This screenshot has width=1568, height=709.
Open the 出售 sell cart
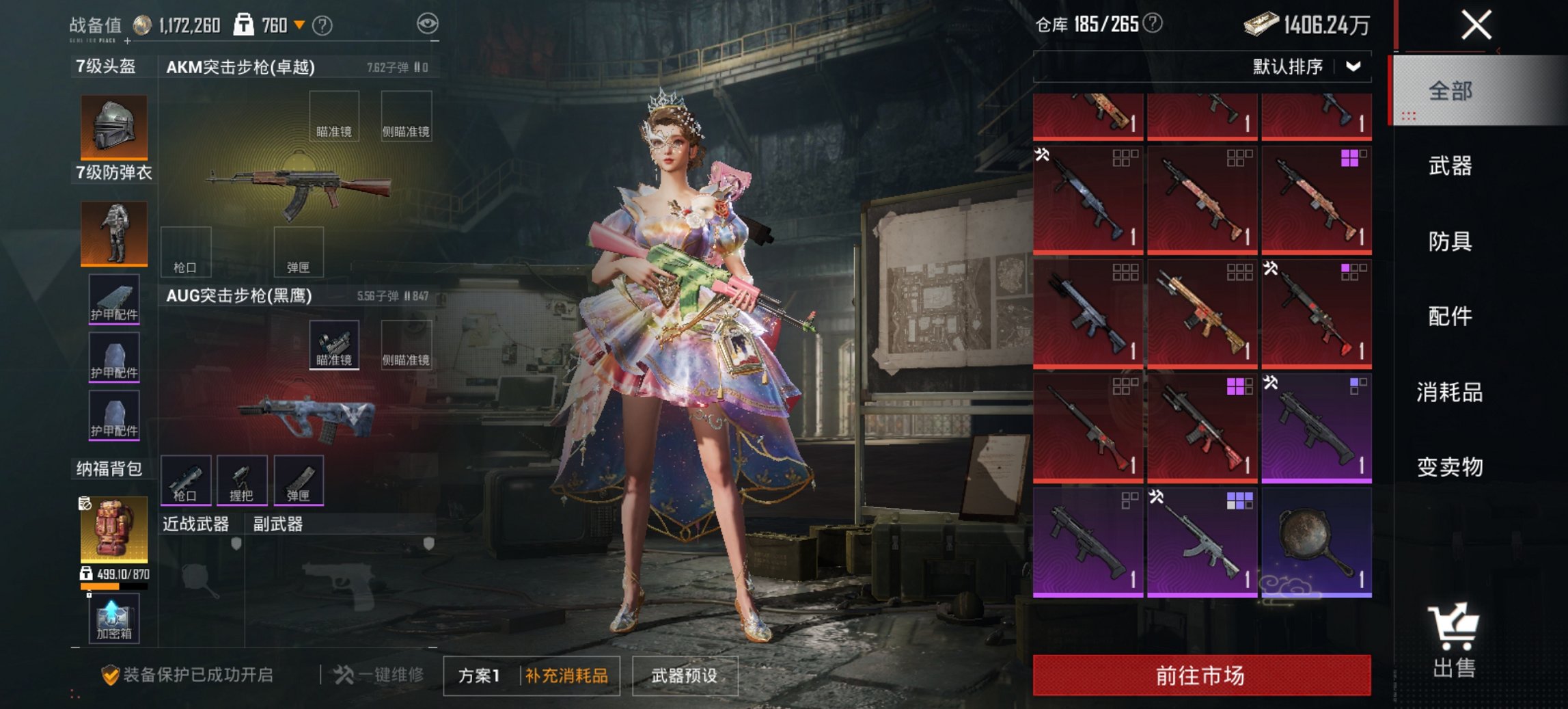click(1454, 641)
